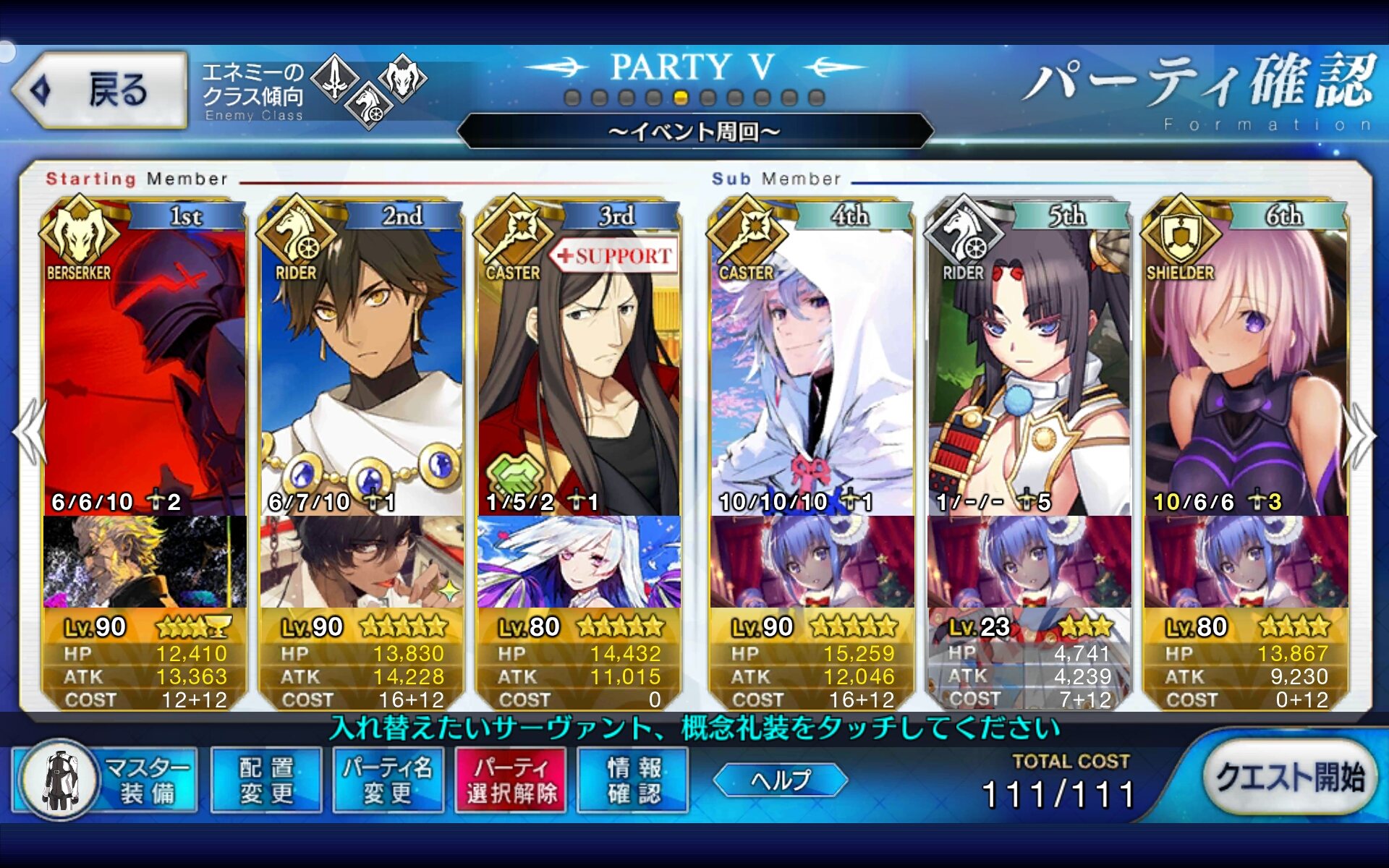Switch to next party with right arrow

(x=1359, y=435)
